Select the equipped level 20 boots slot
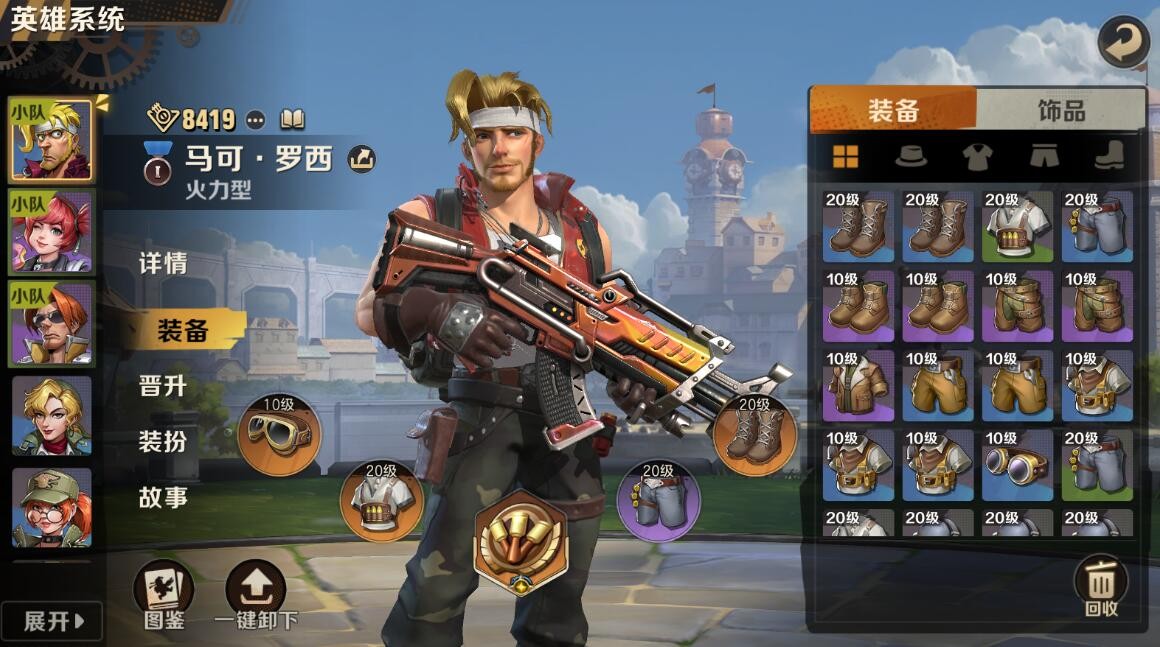 [755, 435]
